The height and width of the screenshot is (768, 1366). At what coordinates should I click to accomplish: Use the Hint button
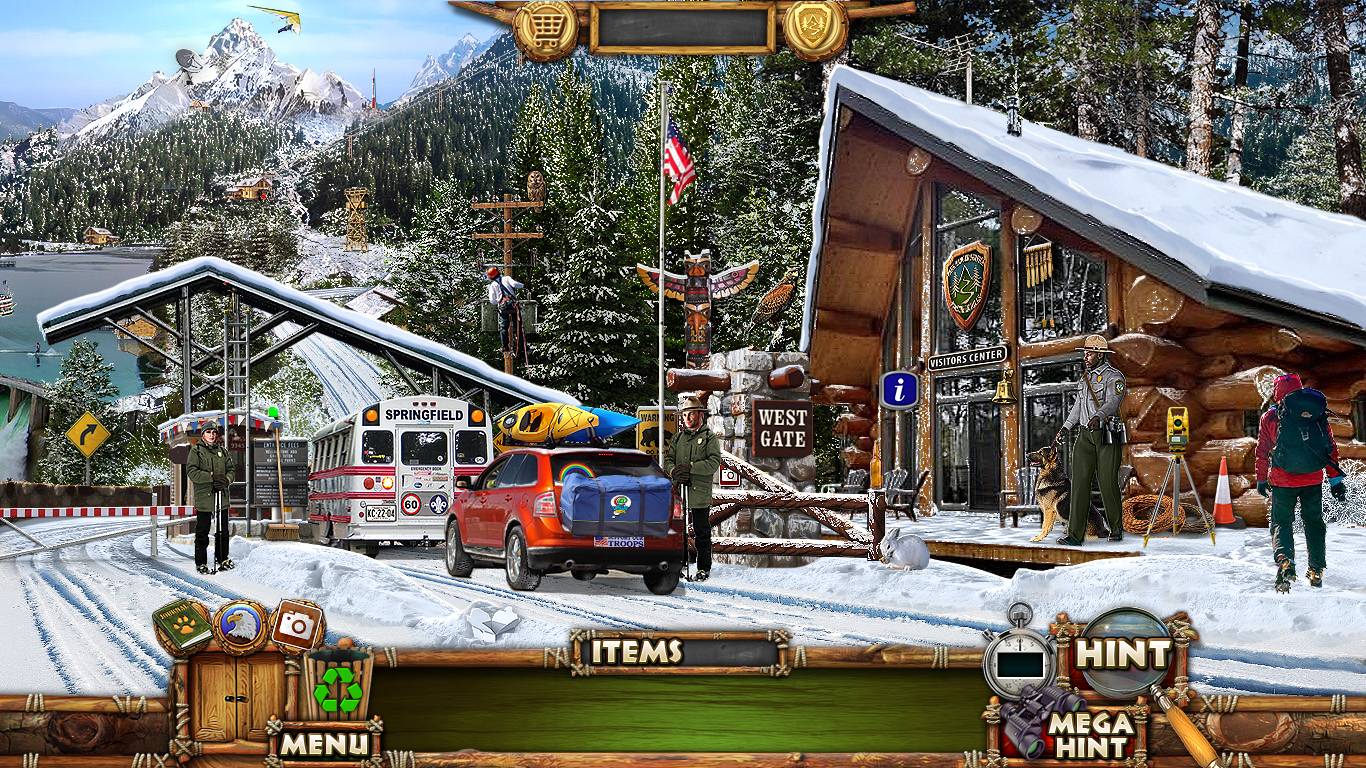tap(1124, 654)
